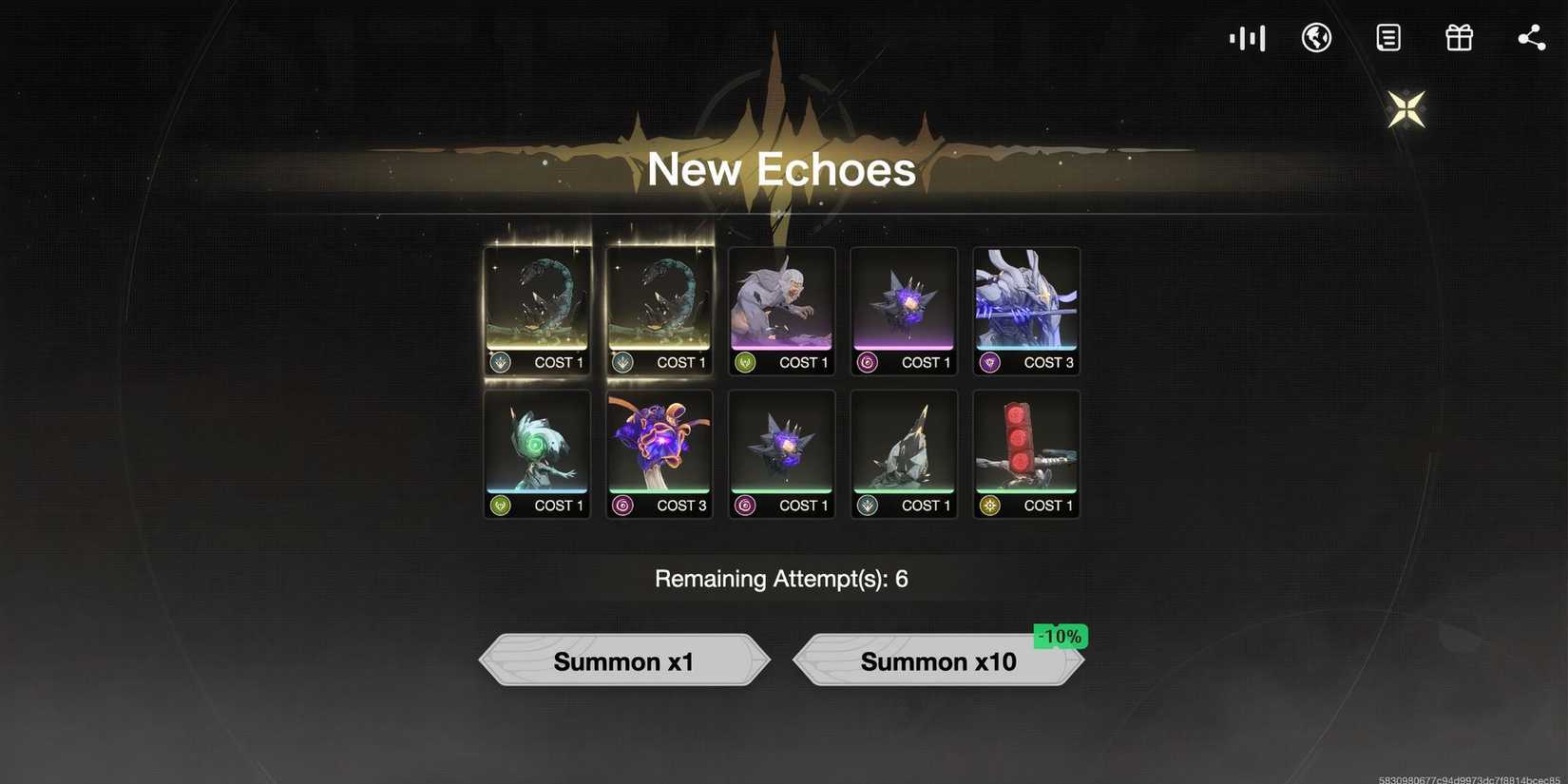Share the New Echoes banner
The width and height of the screenshot is (1568, 784).
tap(1531, 36)
